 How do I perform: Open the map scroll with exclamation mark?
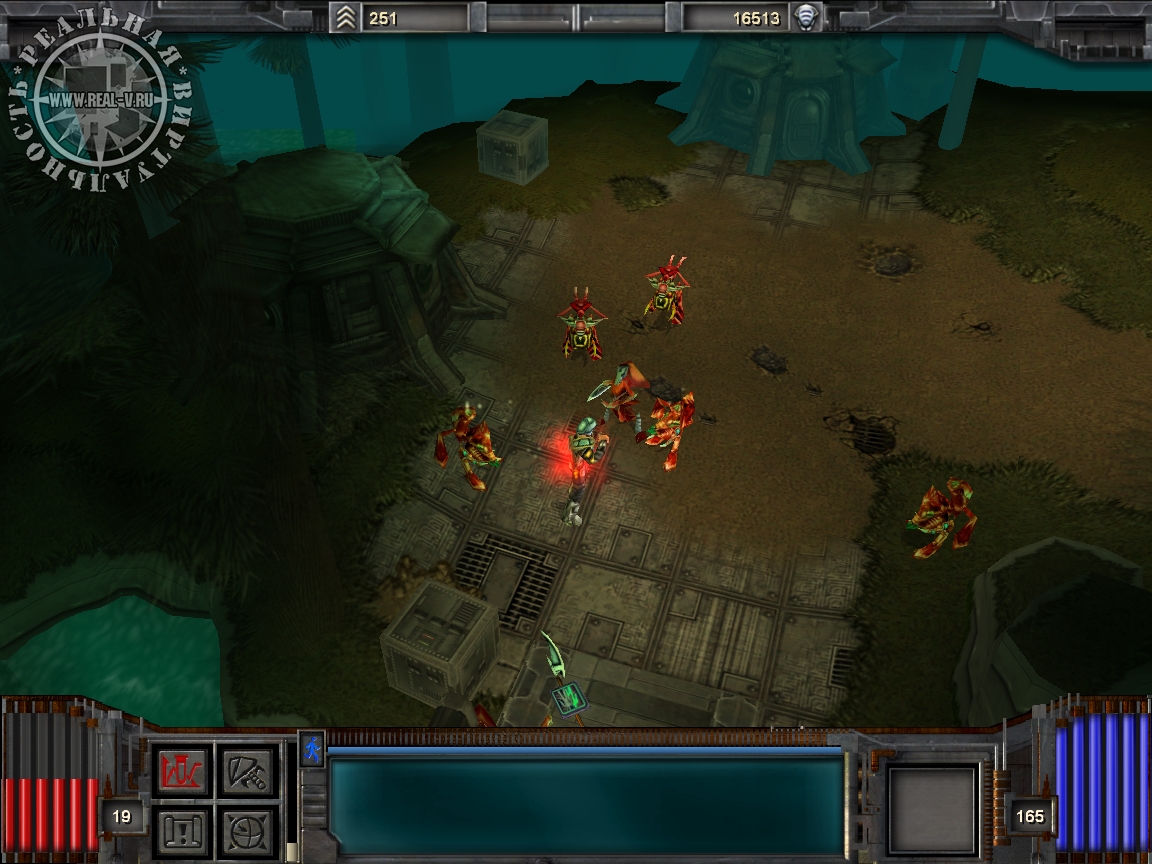click(181, 829)
